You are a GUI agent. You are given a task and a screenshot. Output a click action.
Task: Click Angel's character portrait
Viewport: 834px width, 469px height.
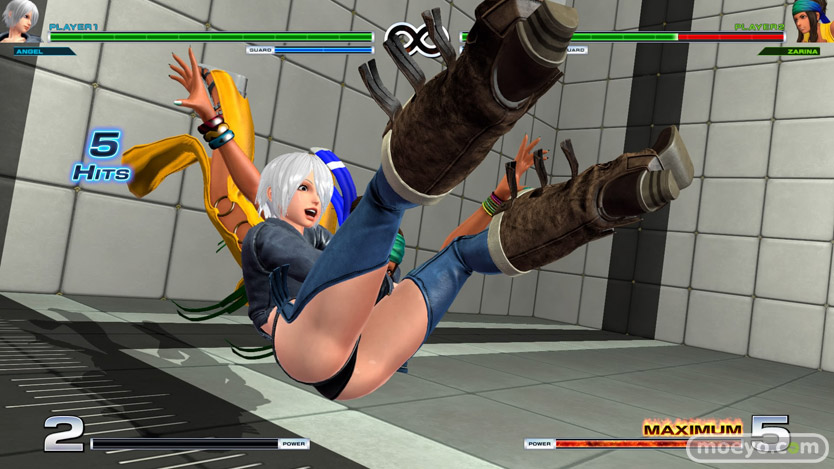(x=20, y=20)
